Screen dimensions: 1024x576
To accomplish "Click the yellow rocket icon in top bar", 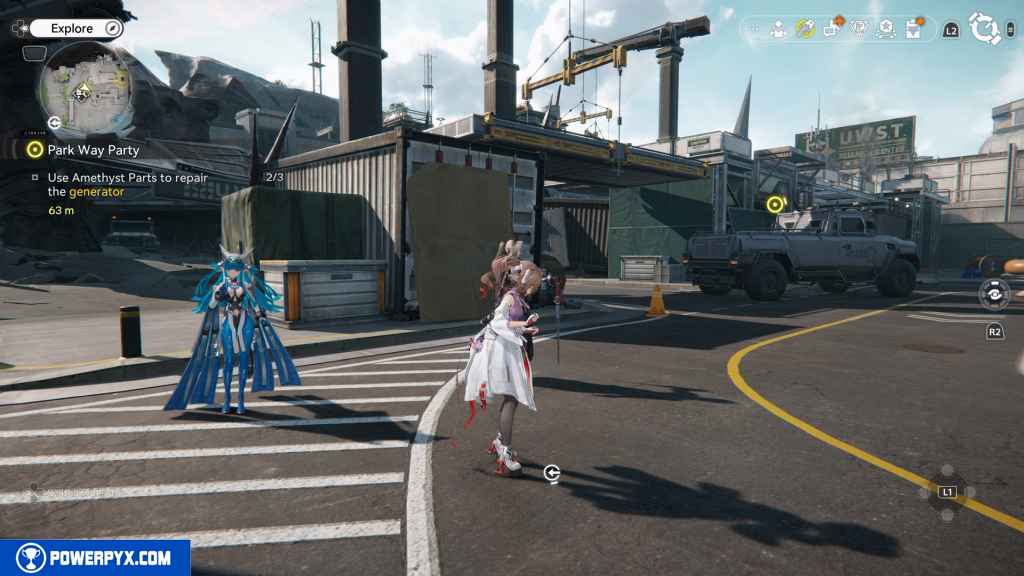I will point(805,29).
